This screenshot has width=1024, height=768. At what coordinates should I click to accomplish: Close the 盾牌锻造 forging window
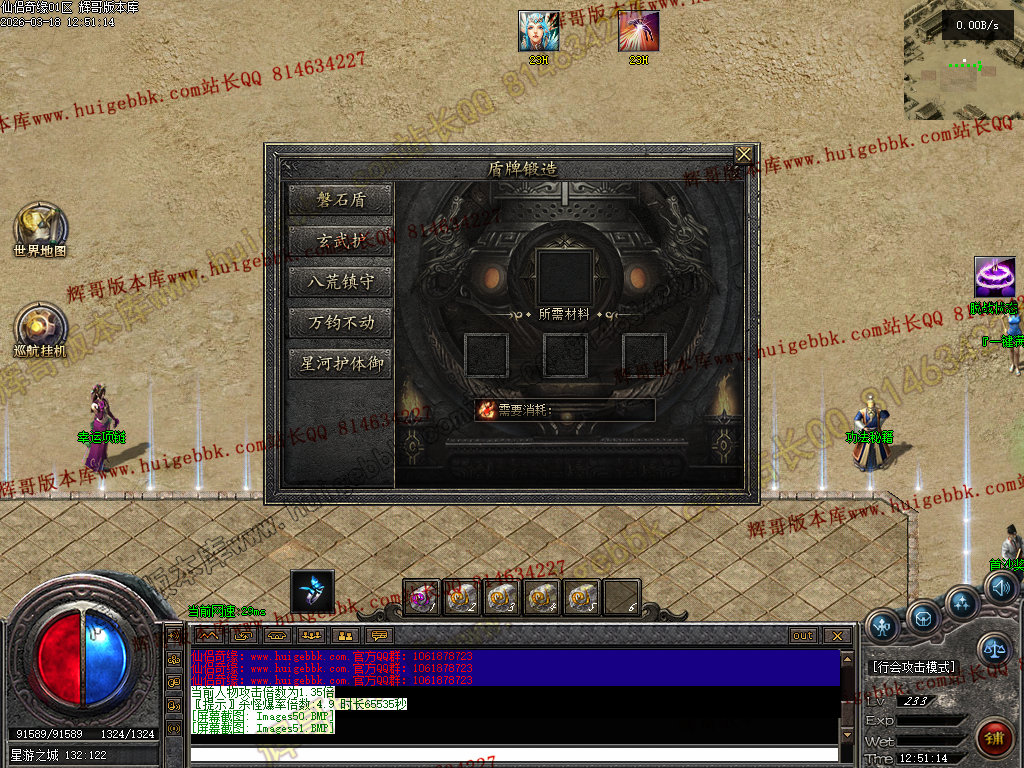(x=743, y=155)
